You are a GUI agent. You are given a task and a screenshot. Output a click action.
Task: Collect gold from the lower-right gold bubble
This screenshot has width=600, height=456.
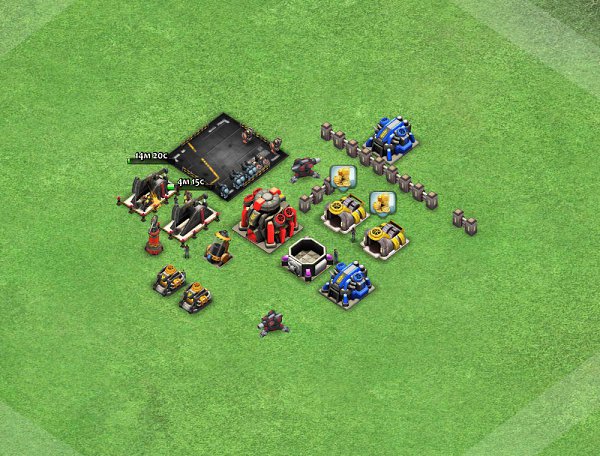[381, 203]
